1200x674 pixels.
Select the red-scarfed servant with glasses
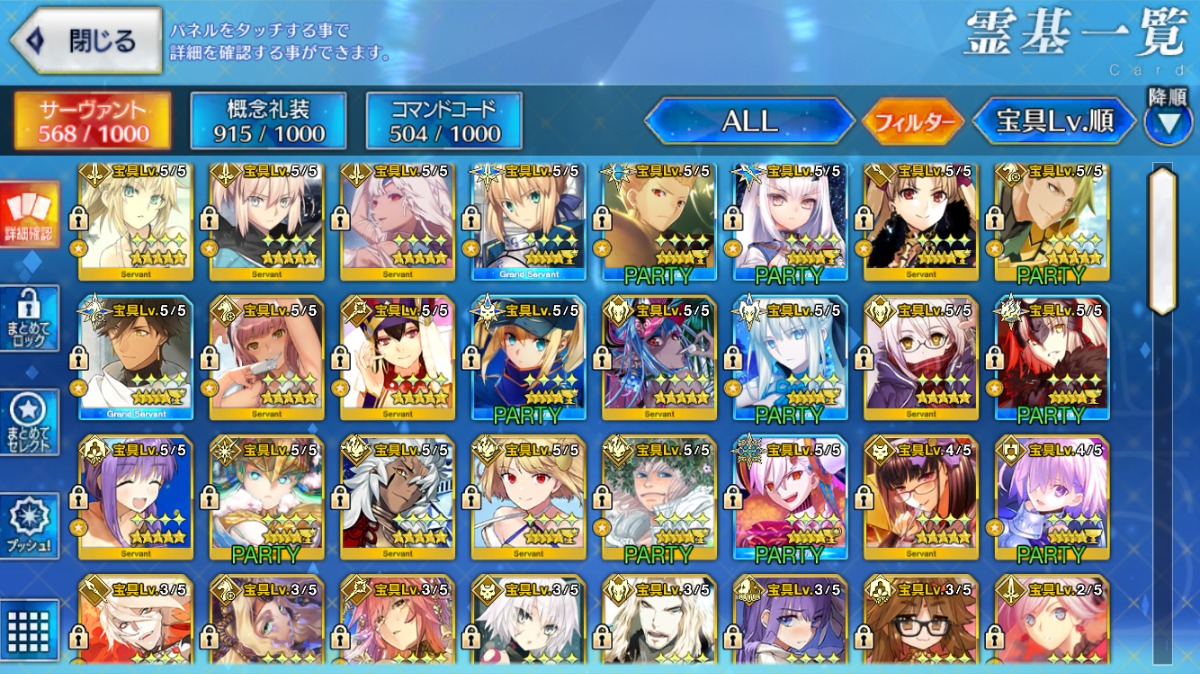(x=921, y=357)
